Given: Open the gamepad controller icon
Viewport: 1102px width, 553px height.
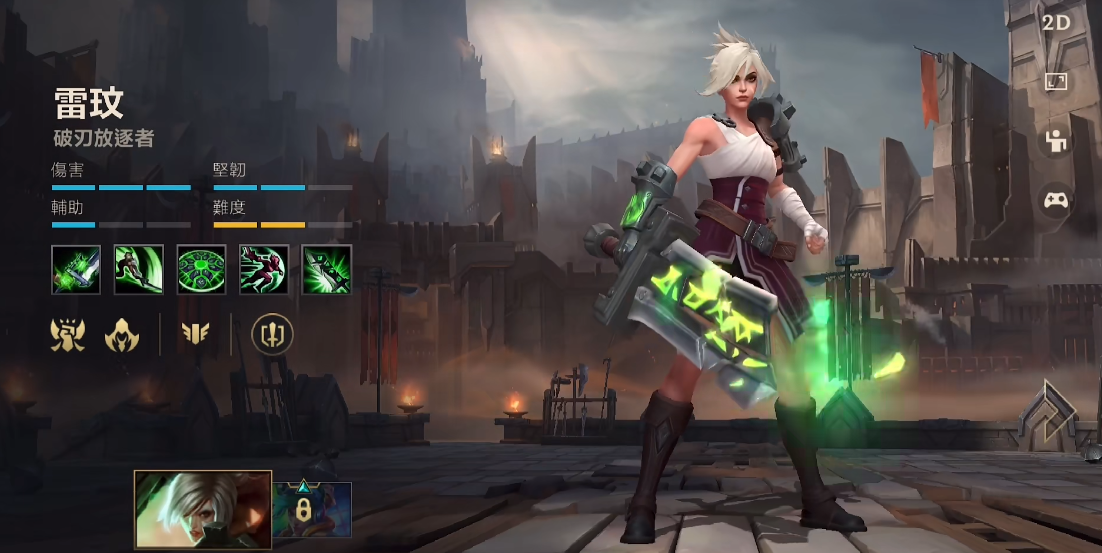Looking at the screenshot, I should (1056, 200).
